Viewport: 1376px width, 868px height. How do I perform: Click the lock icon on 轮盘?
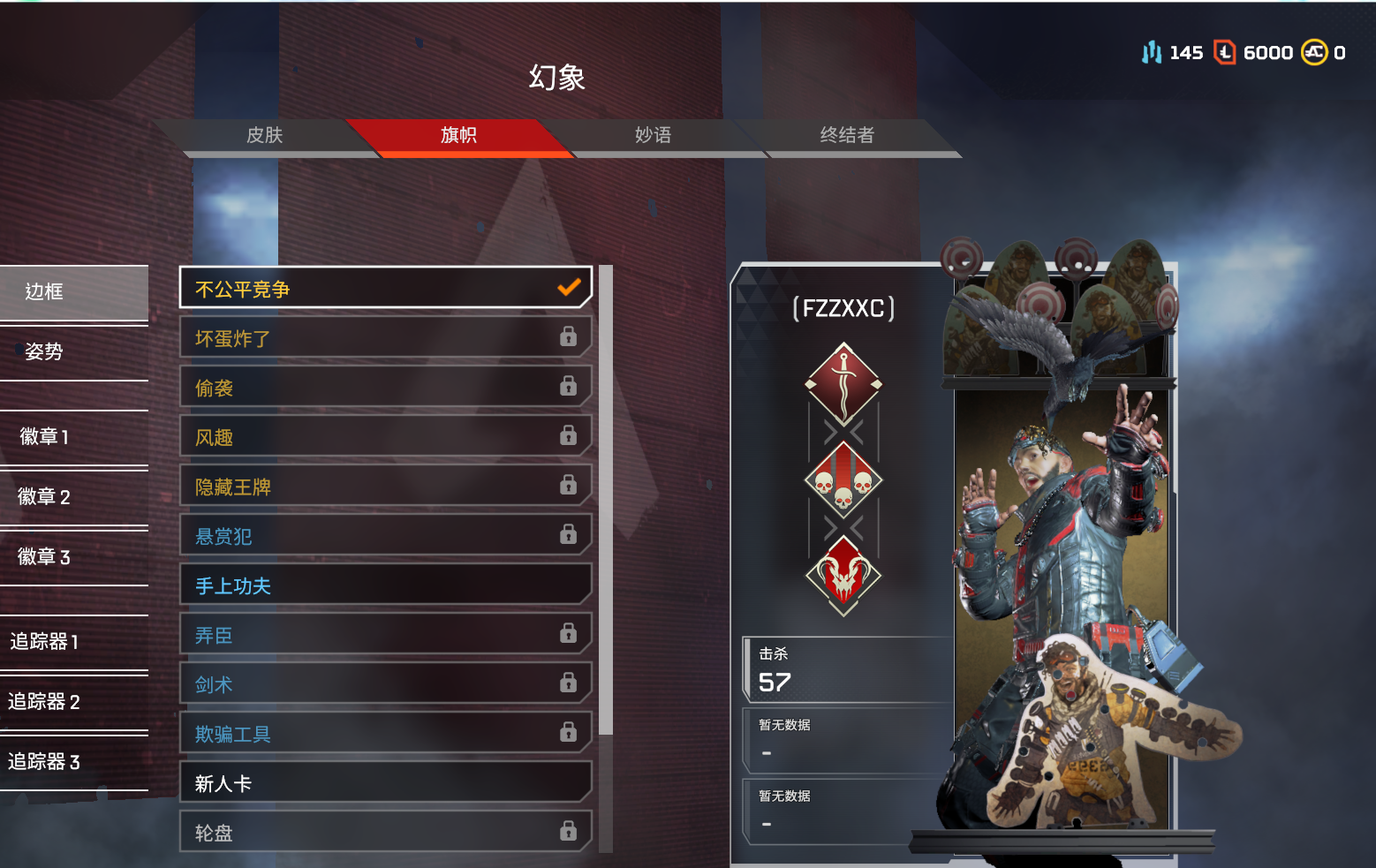pos(568,831)
